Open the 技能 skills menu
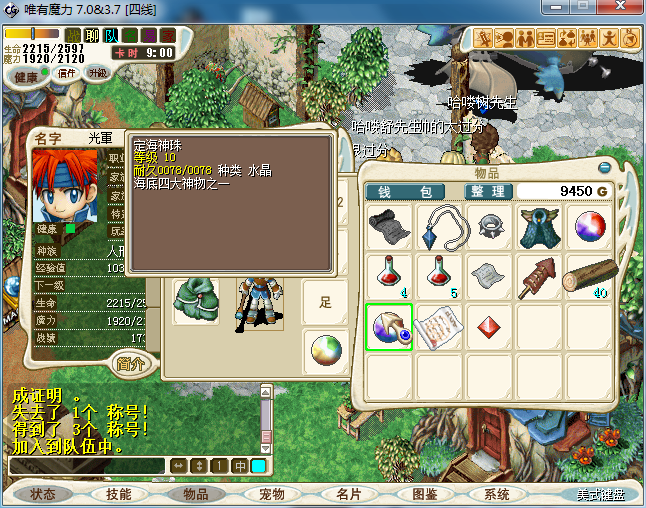Image resolution: width=646 pixels, height=508 pixels. coord(118,494)
